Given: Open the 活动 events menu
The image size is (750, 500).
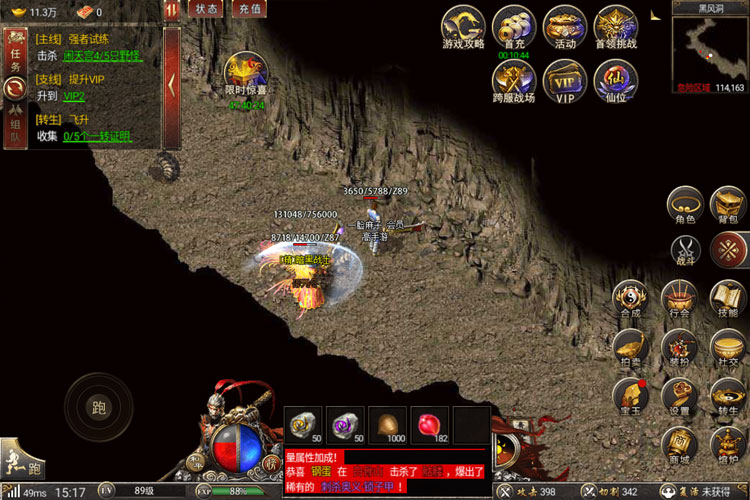Looking at the screenshot, I should tap(565, 27).
